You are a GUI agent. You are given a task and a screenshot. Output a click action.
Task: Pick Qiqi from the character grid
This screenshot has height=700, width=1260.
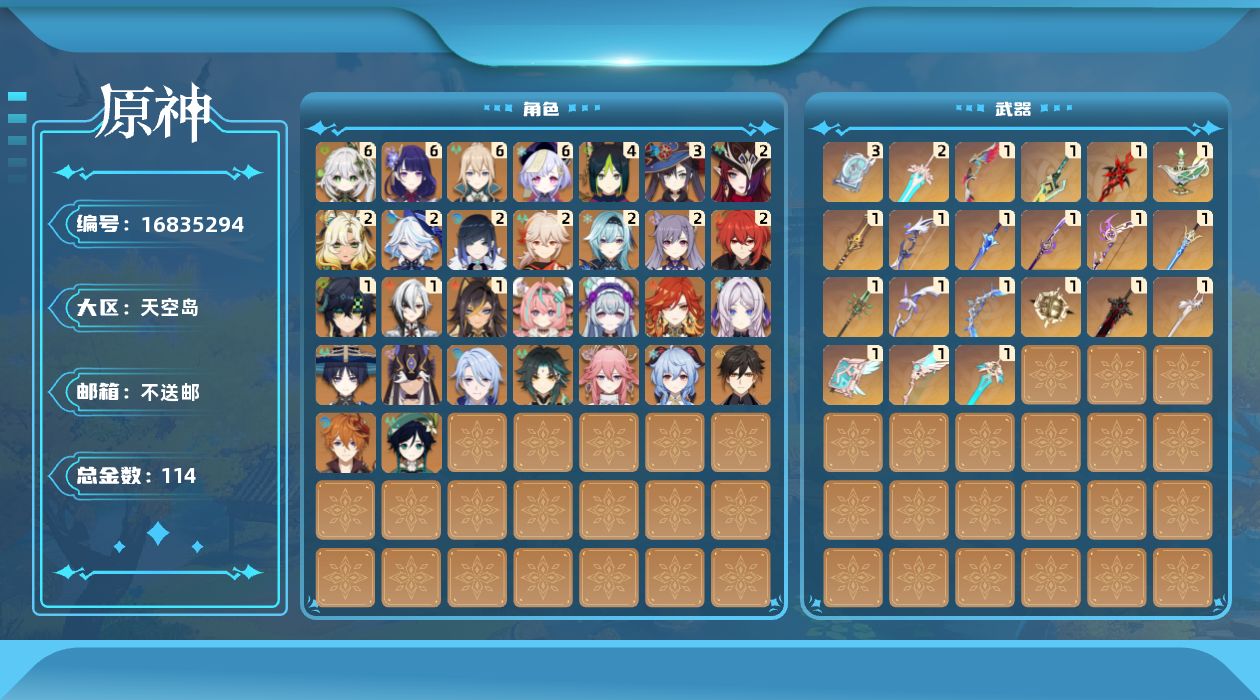click(544, 172)
